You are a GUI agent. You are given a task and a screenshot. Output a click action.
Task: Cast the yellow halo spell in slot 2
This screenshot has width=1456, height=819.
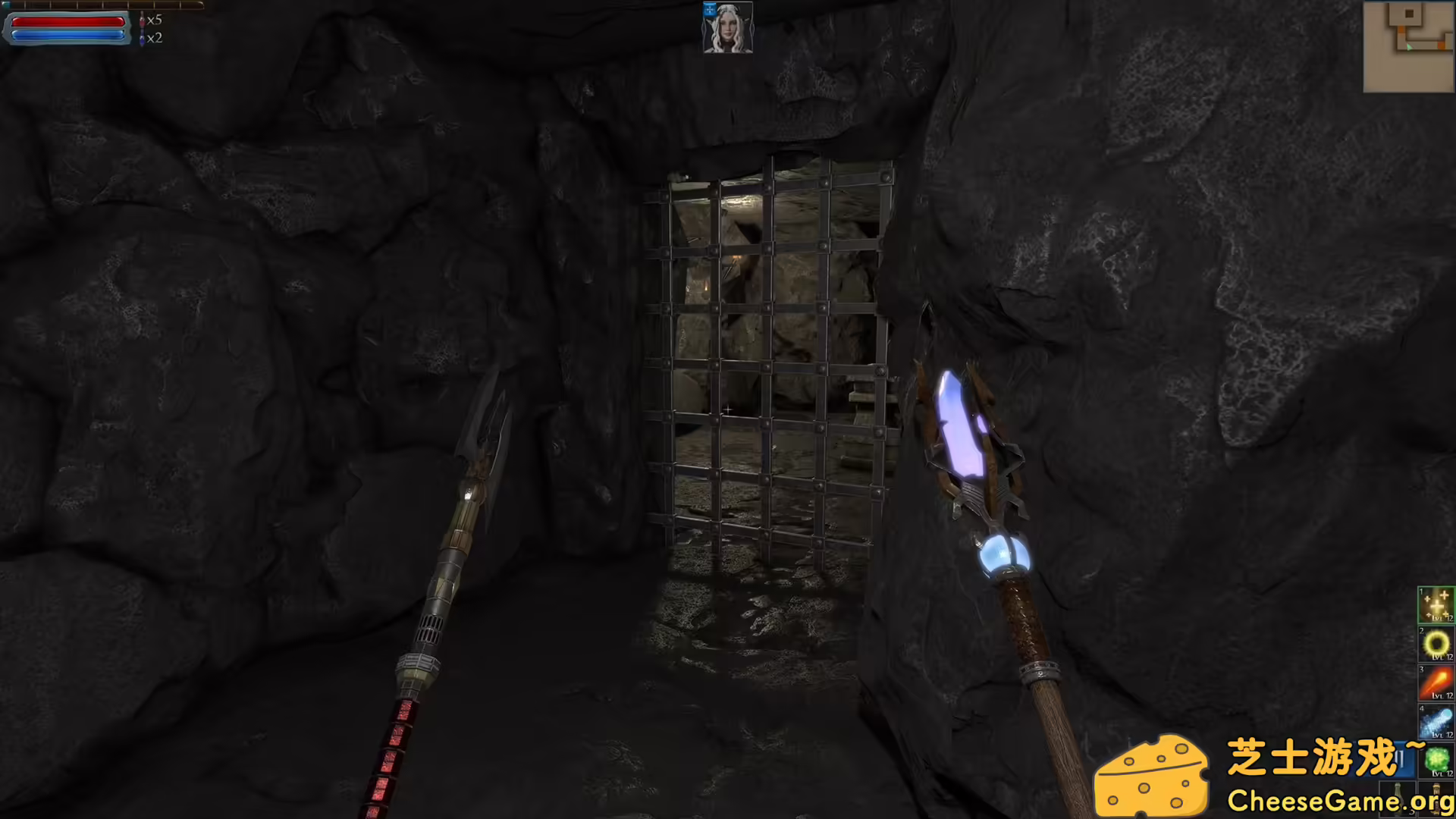(1436, 643)
